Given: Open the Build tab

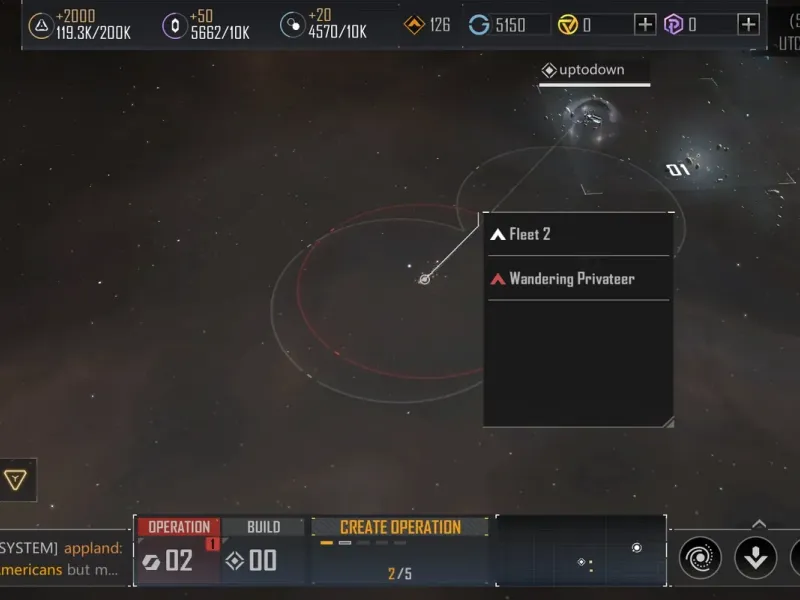Looking at the screenshot, I should [x=264, y=527].
